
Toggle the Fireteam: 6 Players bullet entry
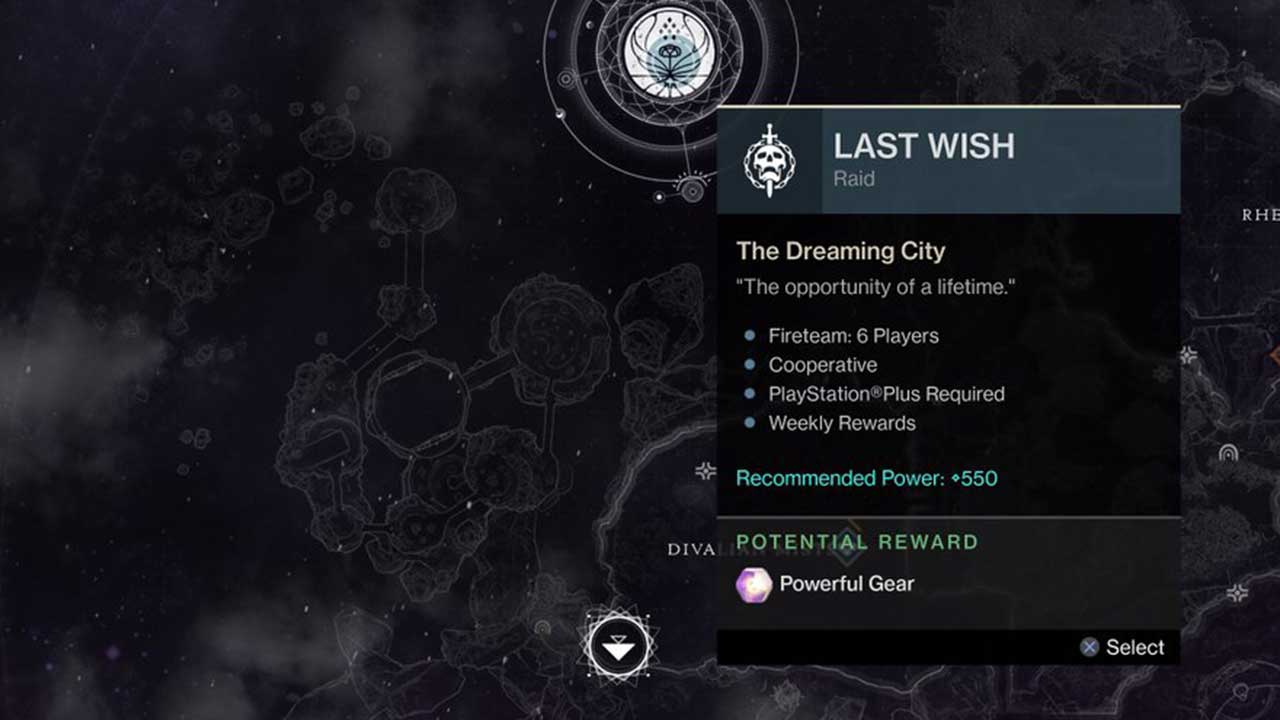point(852,336)
